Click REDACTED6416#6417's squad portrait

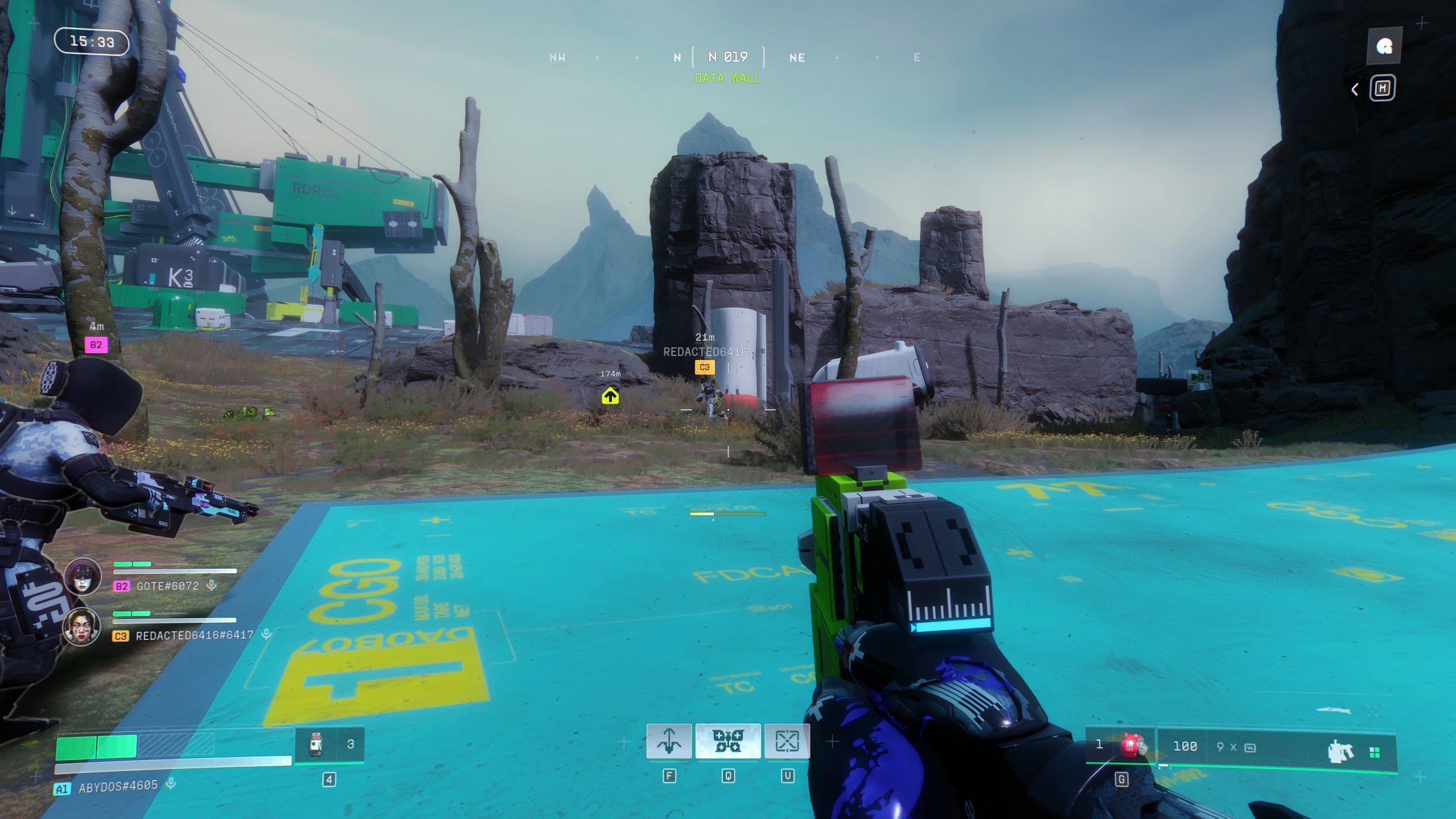click(x=82, y=626)
